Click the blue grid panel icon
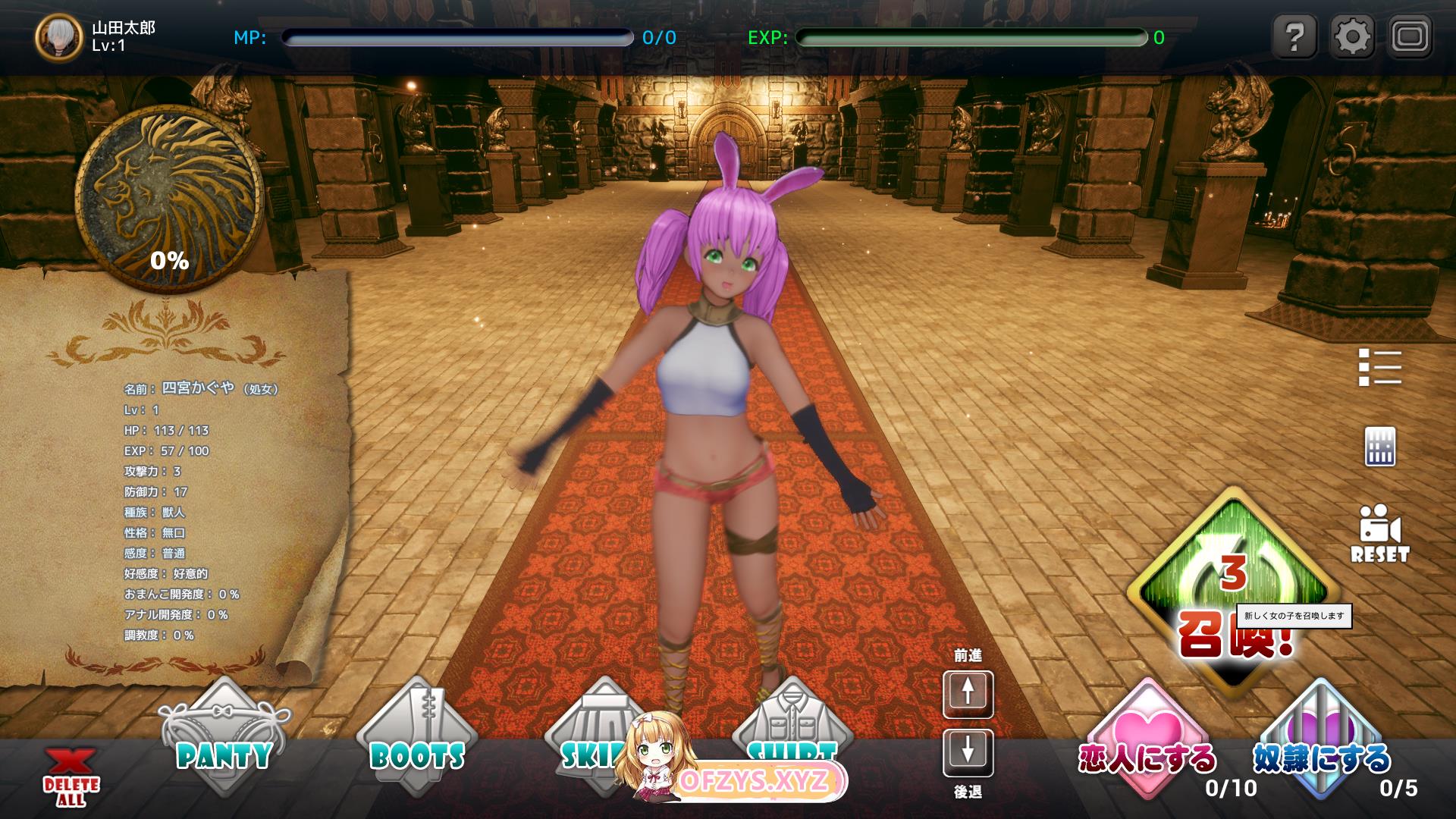This screenshot has width=1456, height=819. point(1379,446)
